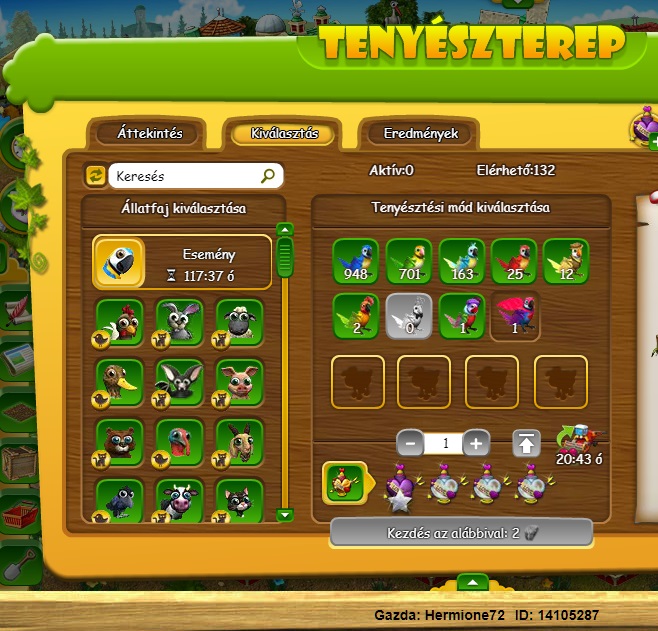Image resolution: width=658 pixels, height=631 pixels.
Task: Choose the red parrot with 25
Action: pyautogui.click(x=513, y=262)
